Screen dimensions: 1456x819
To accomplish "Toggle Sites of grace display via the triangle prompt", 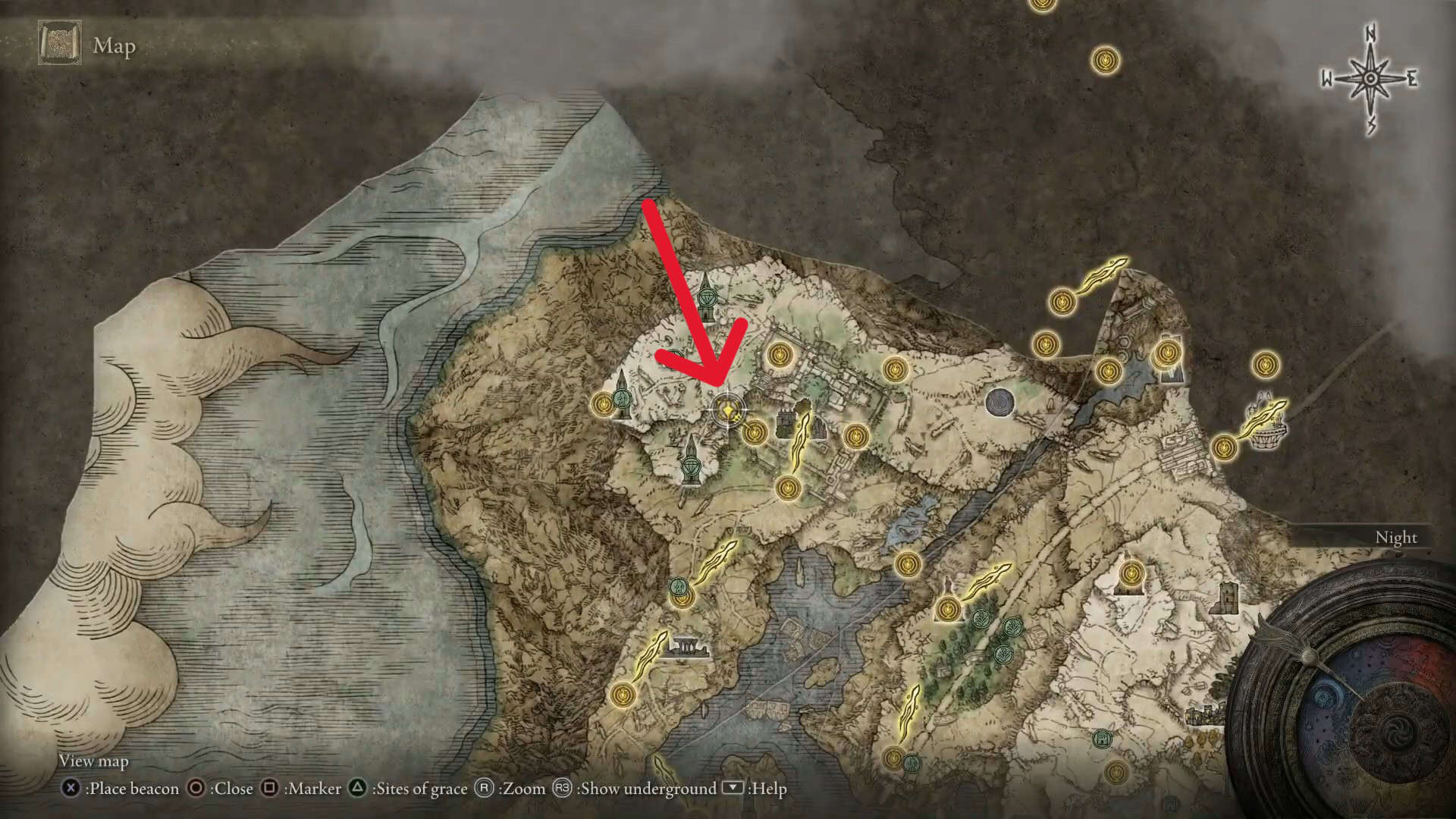I will coord(357,789).
